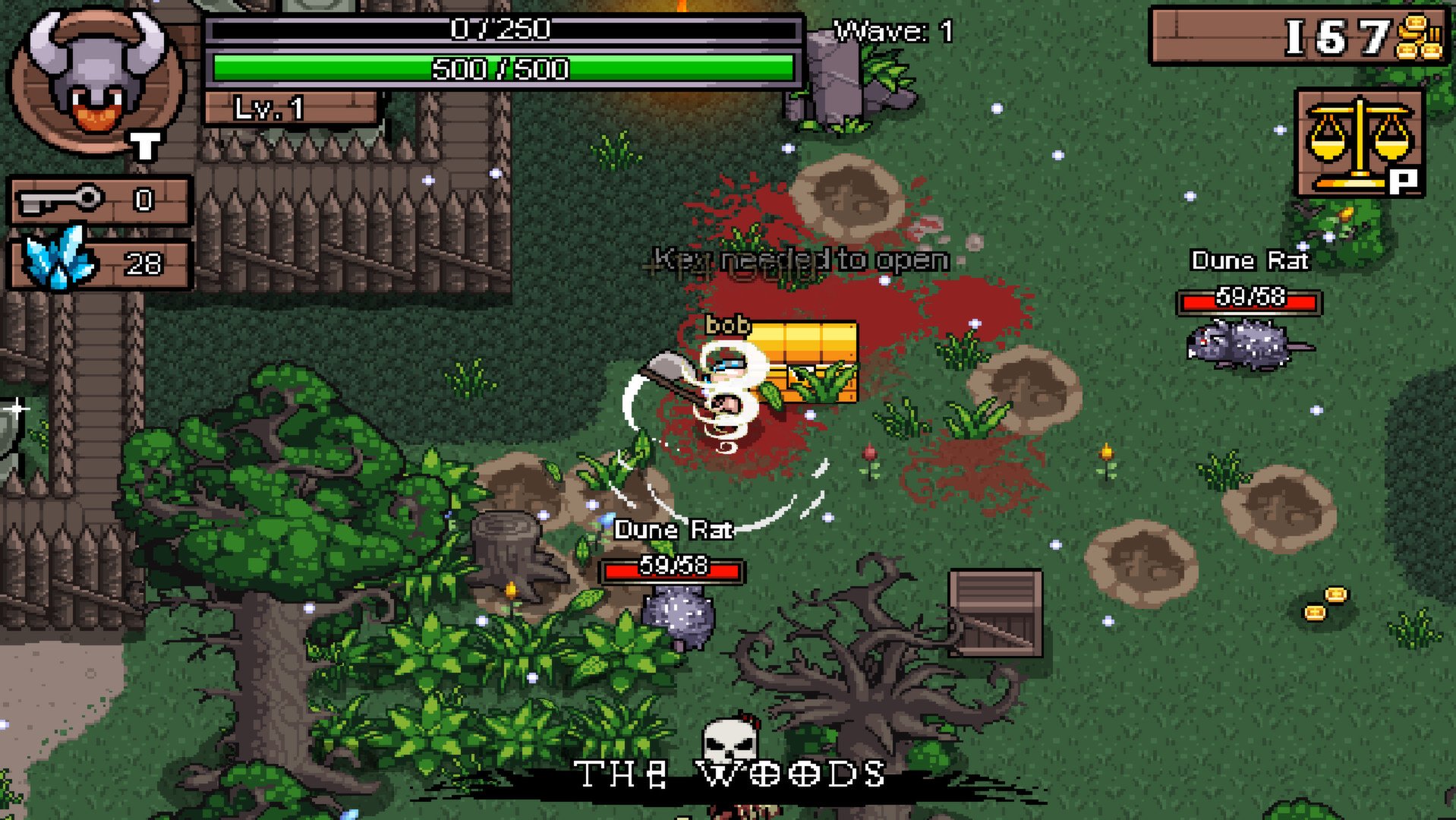
Task: Open the scales shop icon marked P
Action: tap(1358, 140)
